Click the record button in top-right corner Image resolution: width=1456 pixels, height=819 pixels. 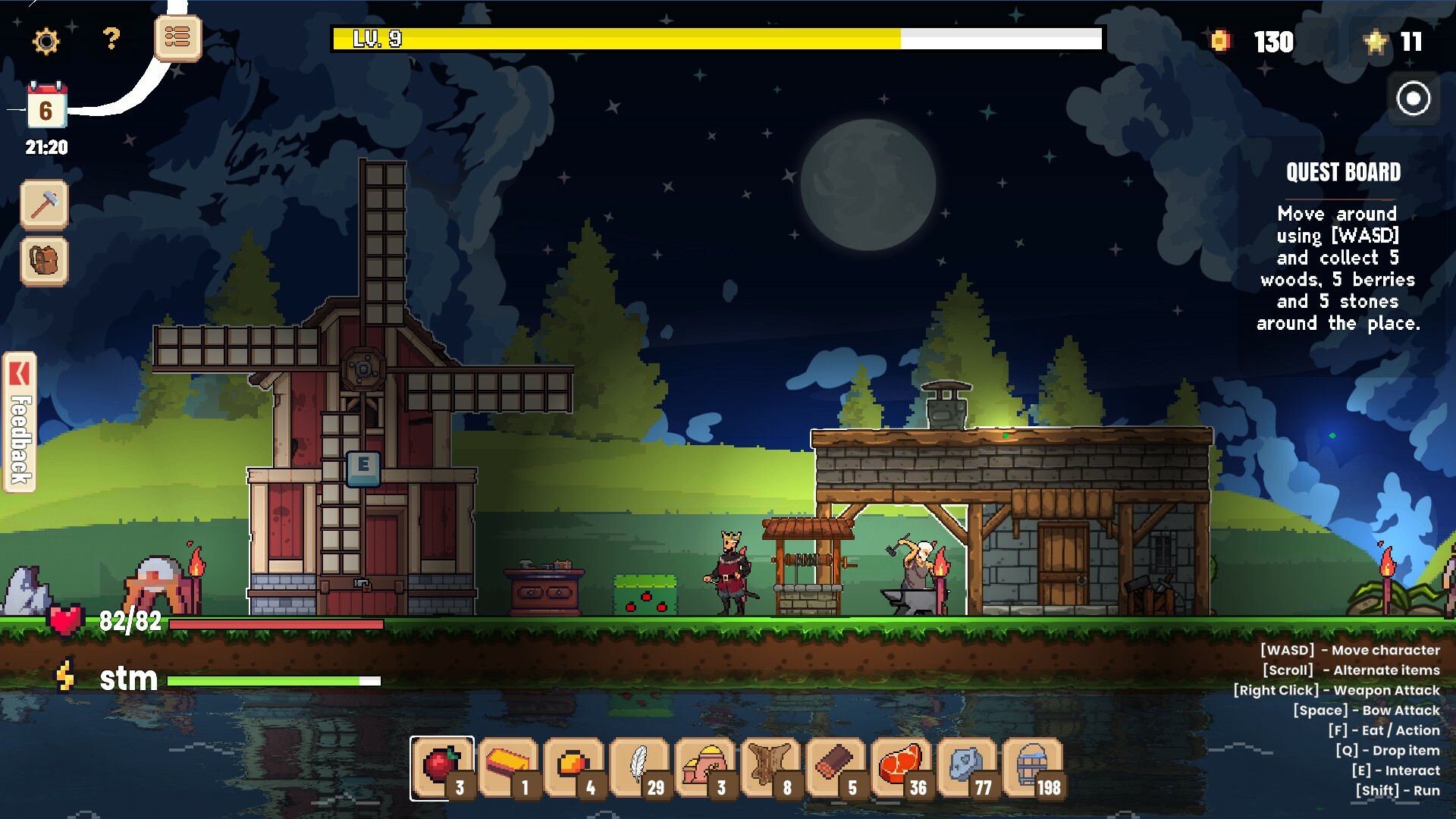click(1412, 99)
